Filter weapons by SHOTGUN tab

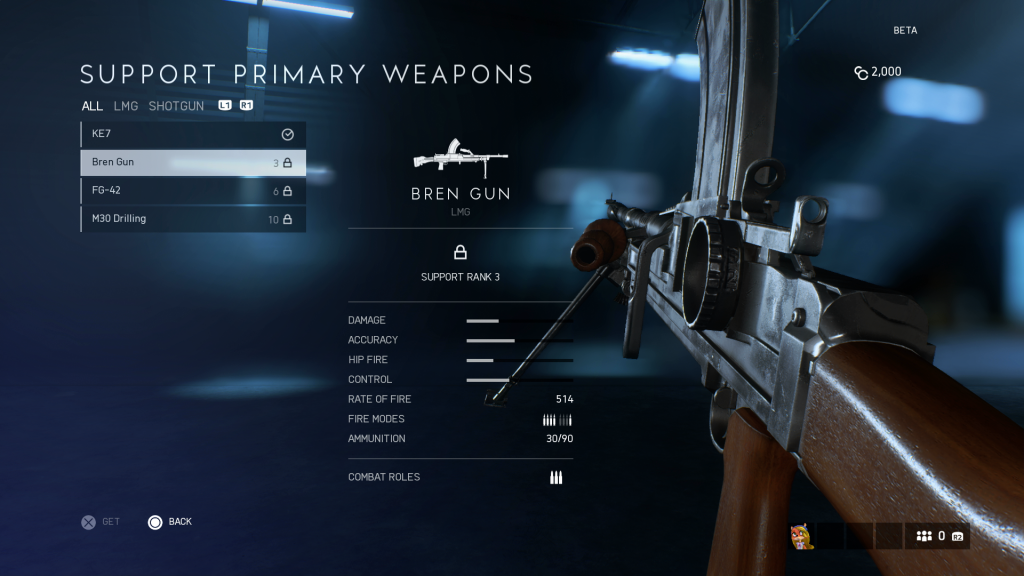[x=176, y=106]
